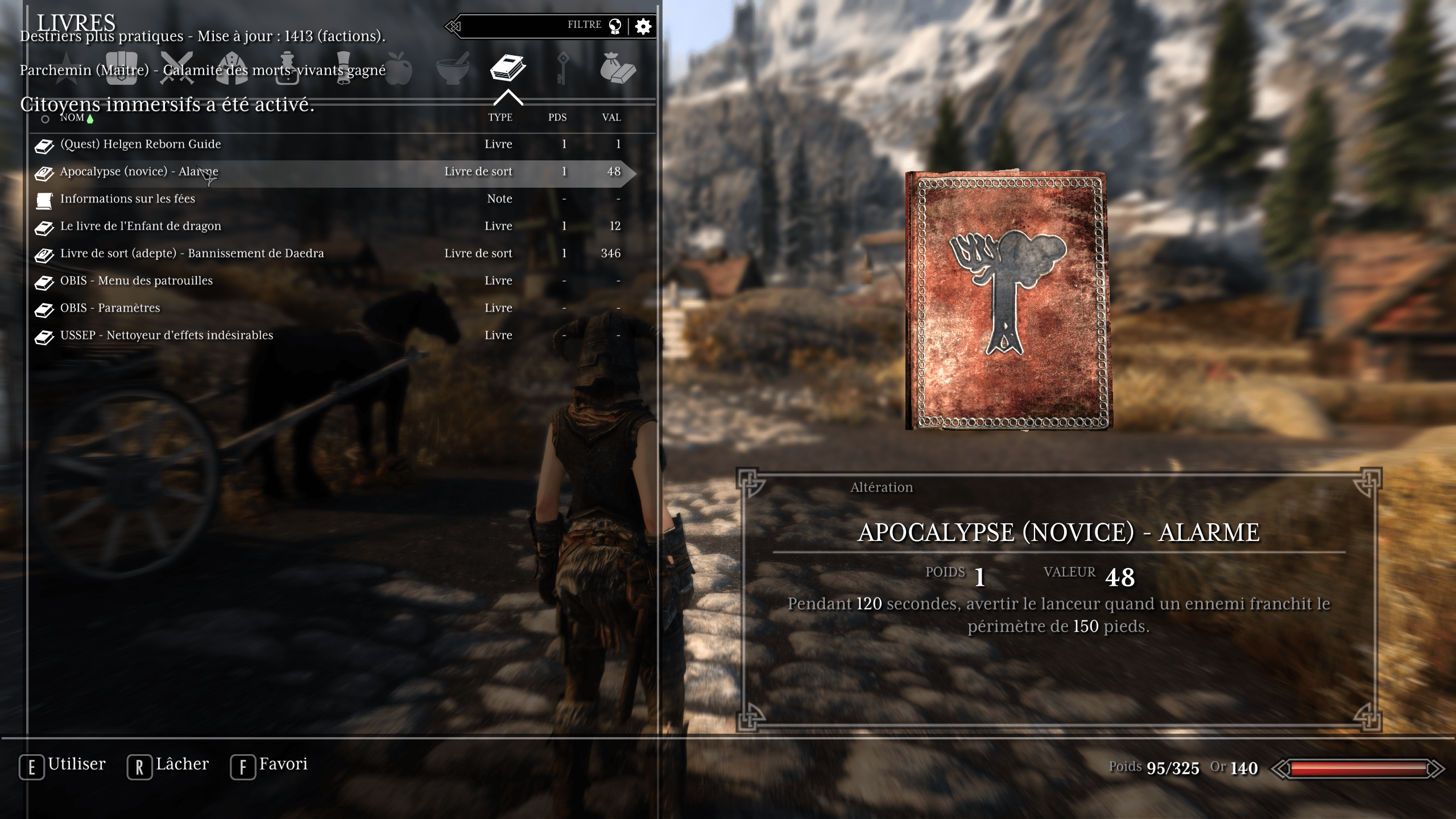1456x819 pixels.
Task: Open the mortar and pestle ingredients tab
Action: click(x=453, y=68)
